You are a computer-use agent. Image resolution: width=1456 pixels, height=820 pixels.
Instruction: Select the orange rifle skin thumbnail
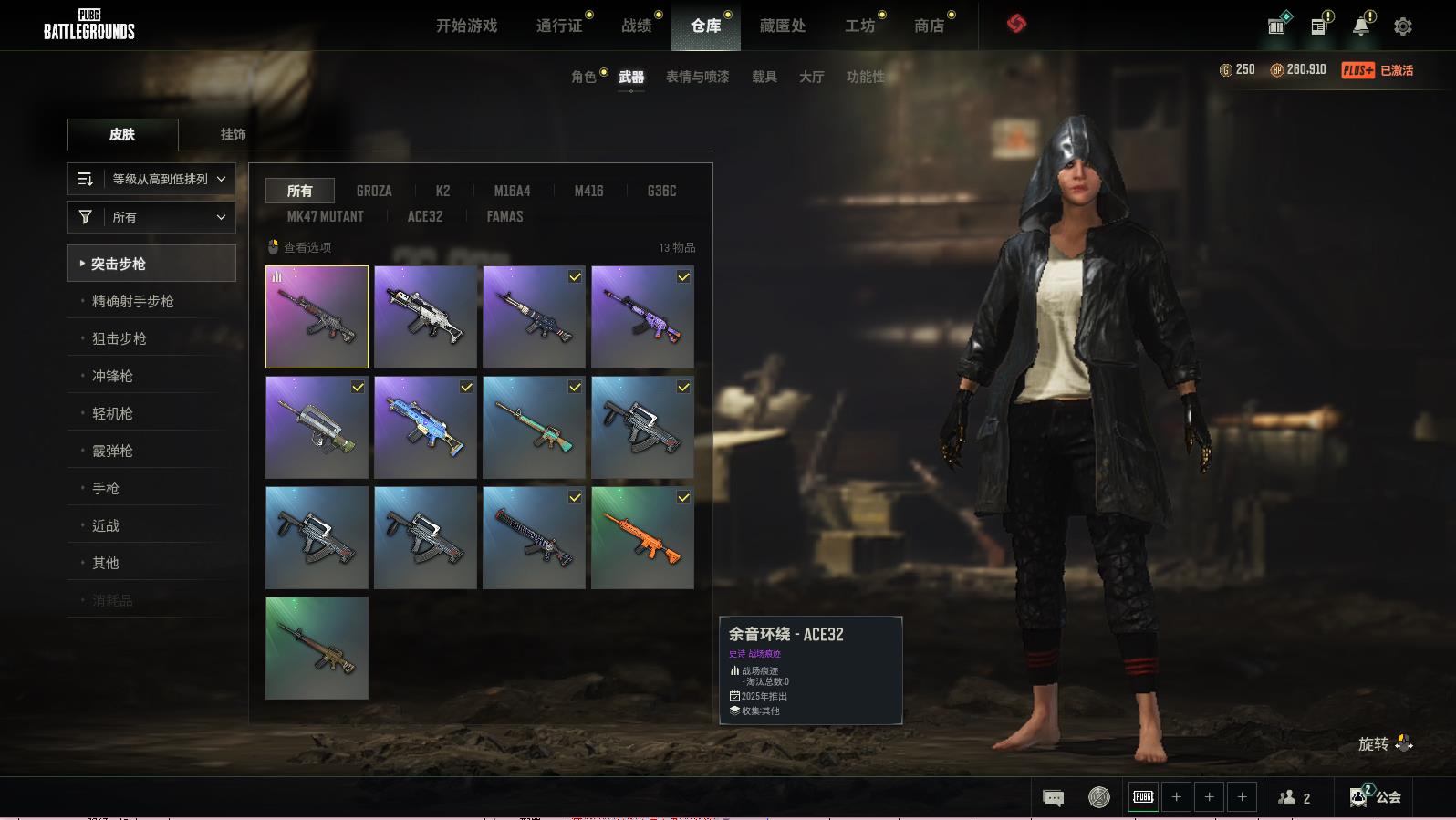pos(642,537)
